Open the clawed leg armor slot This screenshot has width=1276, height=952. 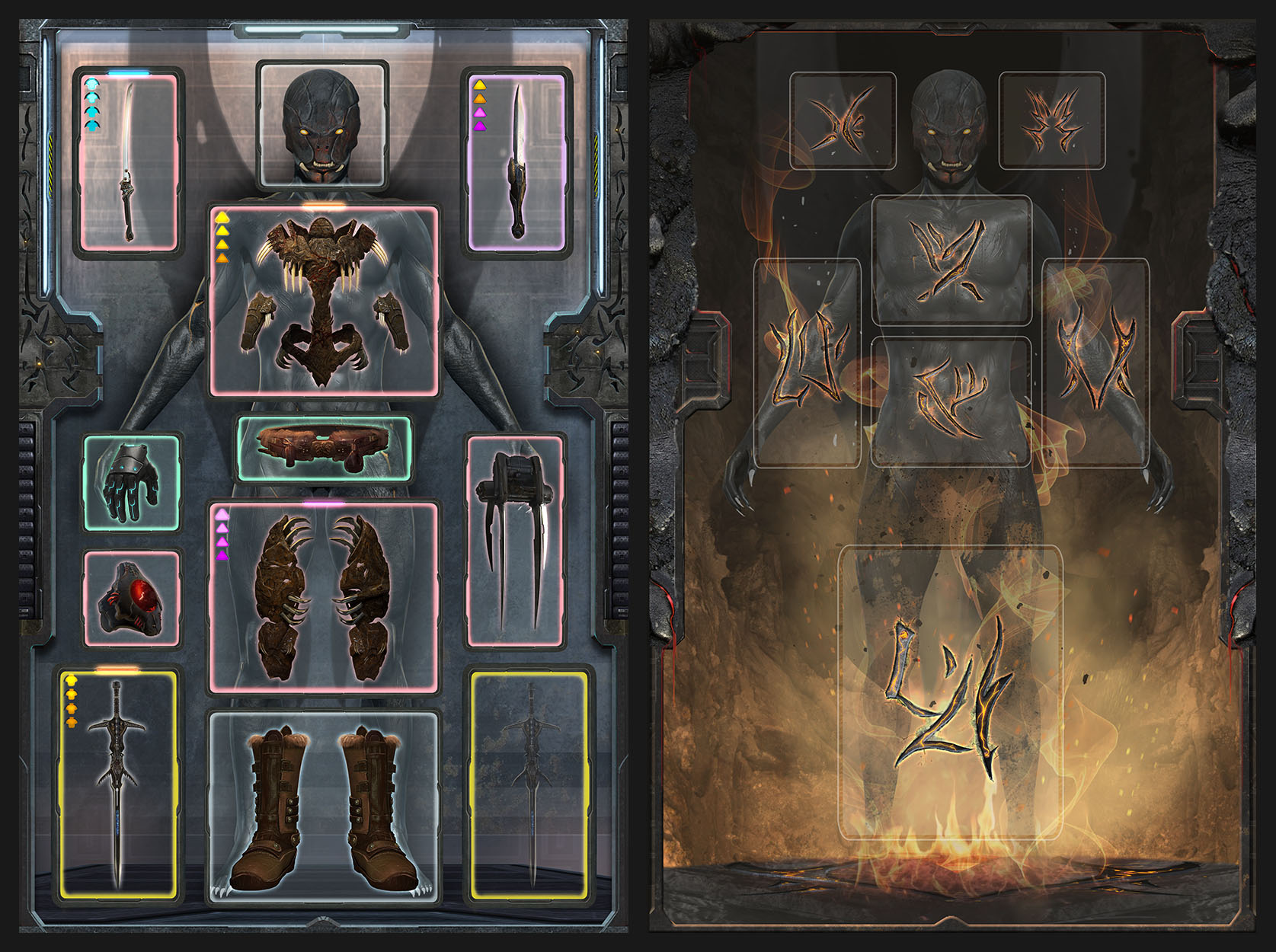point(325,598)
